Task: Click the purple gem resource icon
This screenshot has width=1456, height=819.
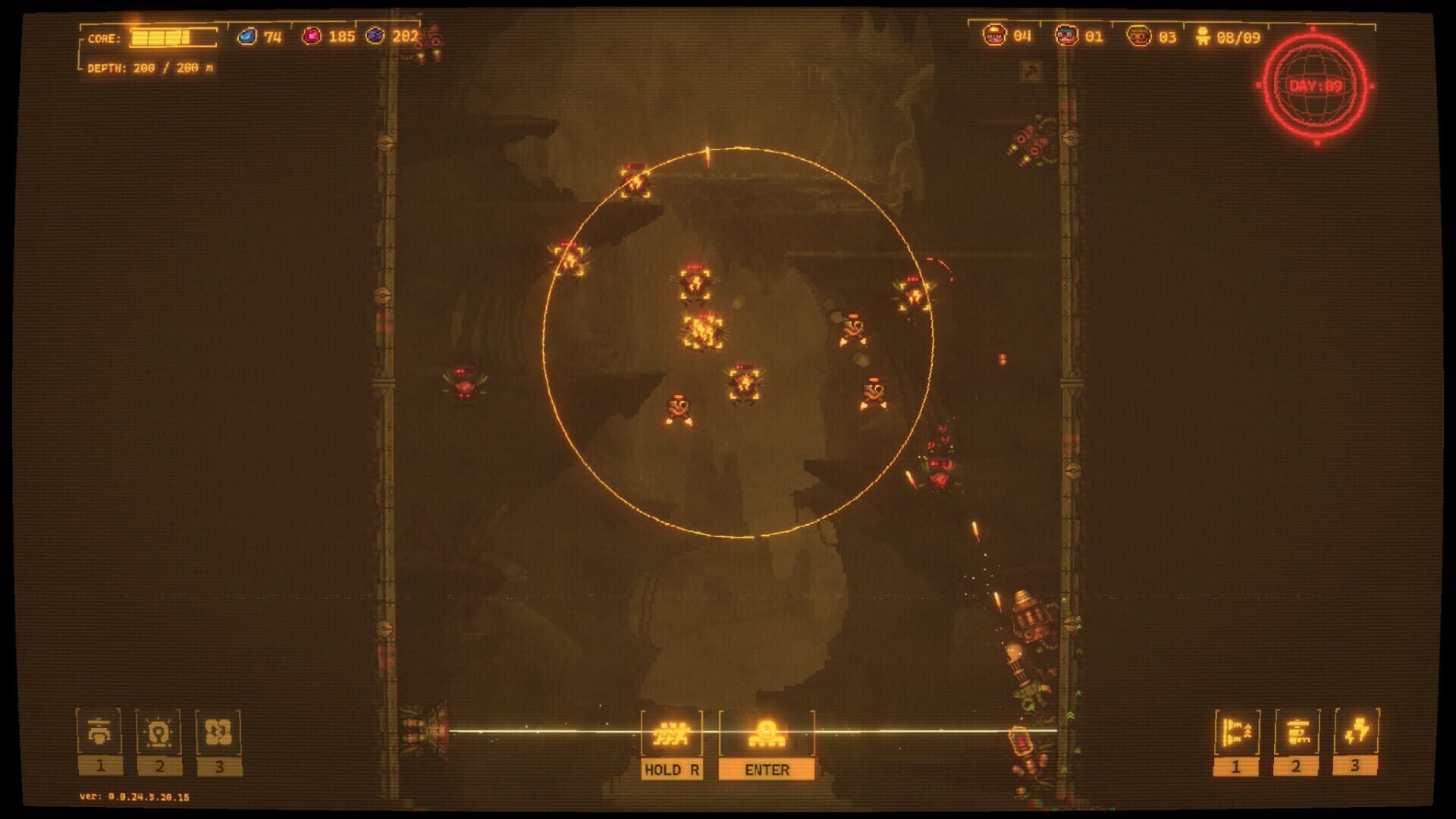Action: (377, 33)
